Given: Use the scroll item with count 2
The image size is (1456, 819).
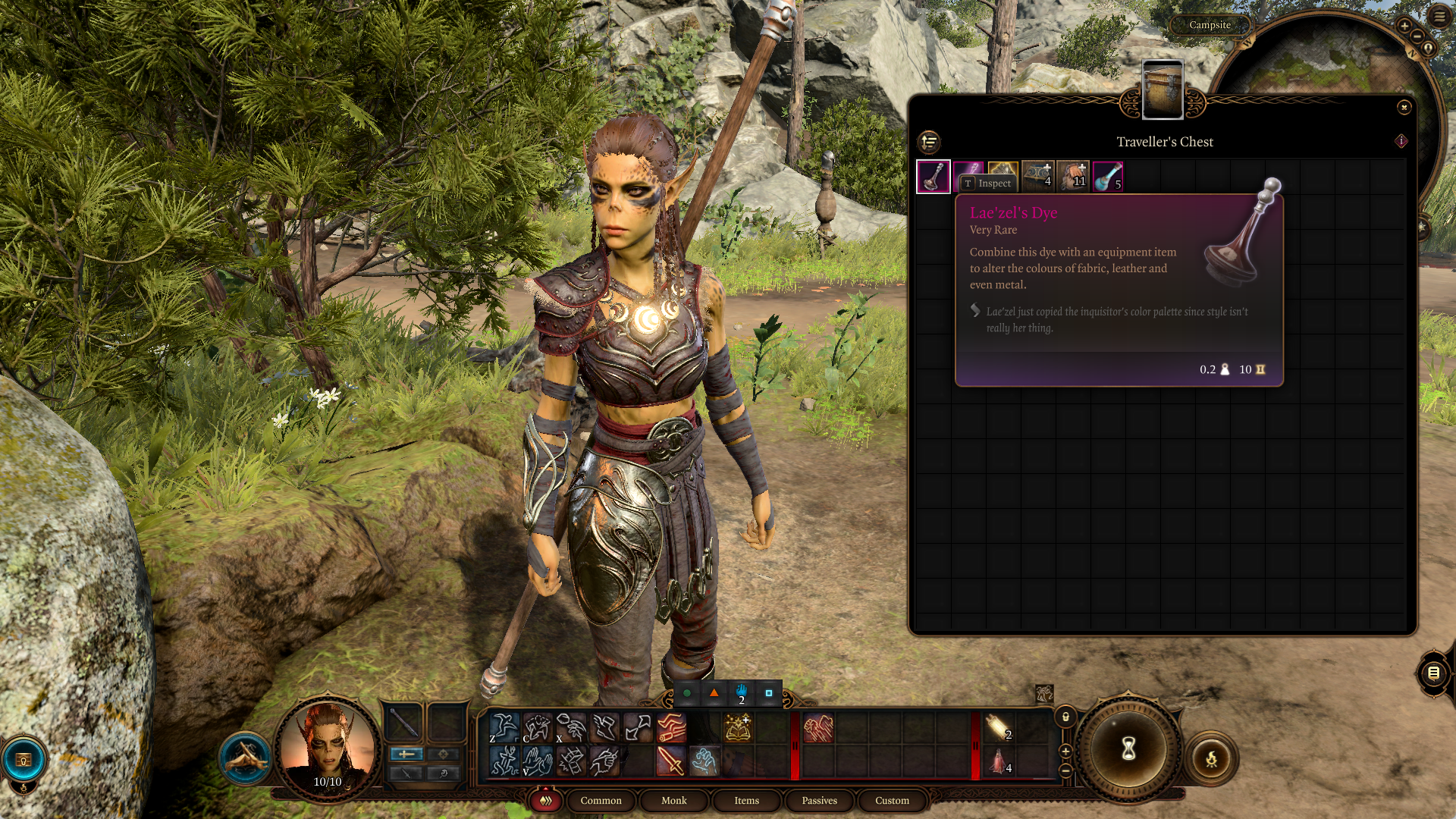Looking at the screenshot, I should [x=998, y=727].
